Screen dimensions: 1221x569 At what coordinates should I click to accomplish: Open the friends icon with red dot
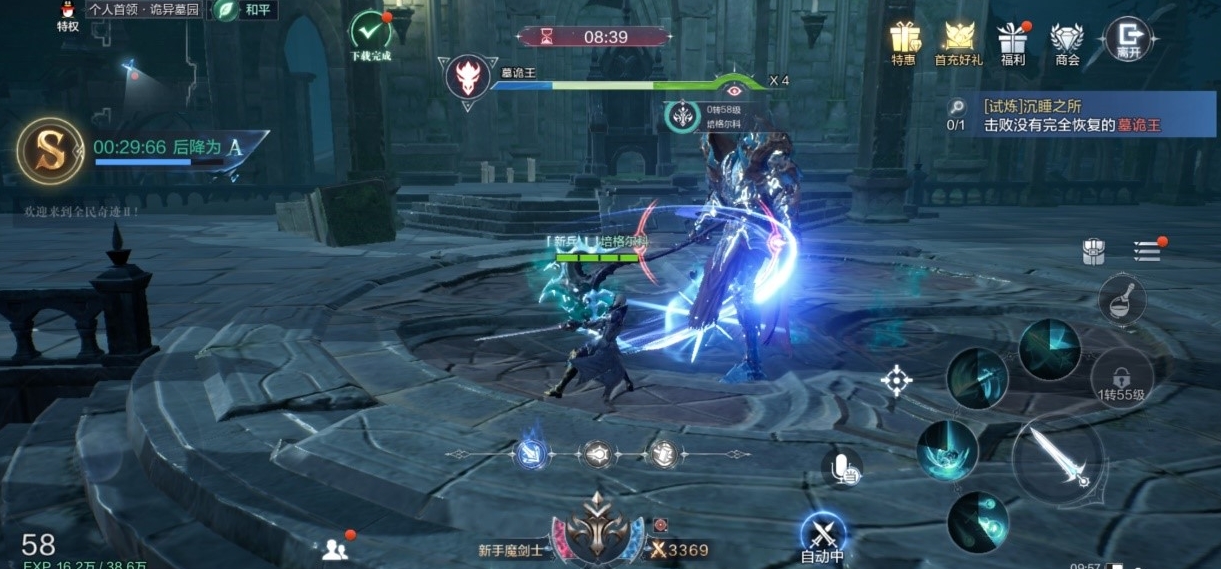[335, 548]
